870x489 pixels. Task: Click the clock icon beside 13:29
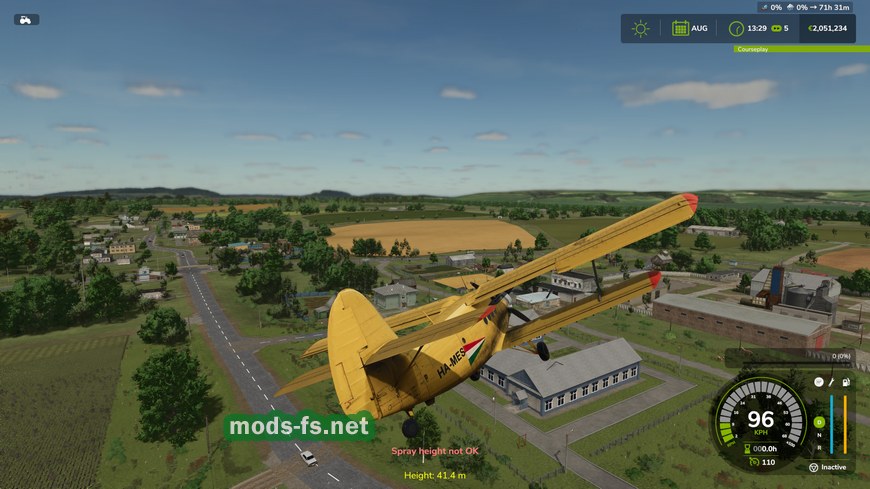click(736, 28)
